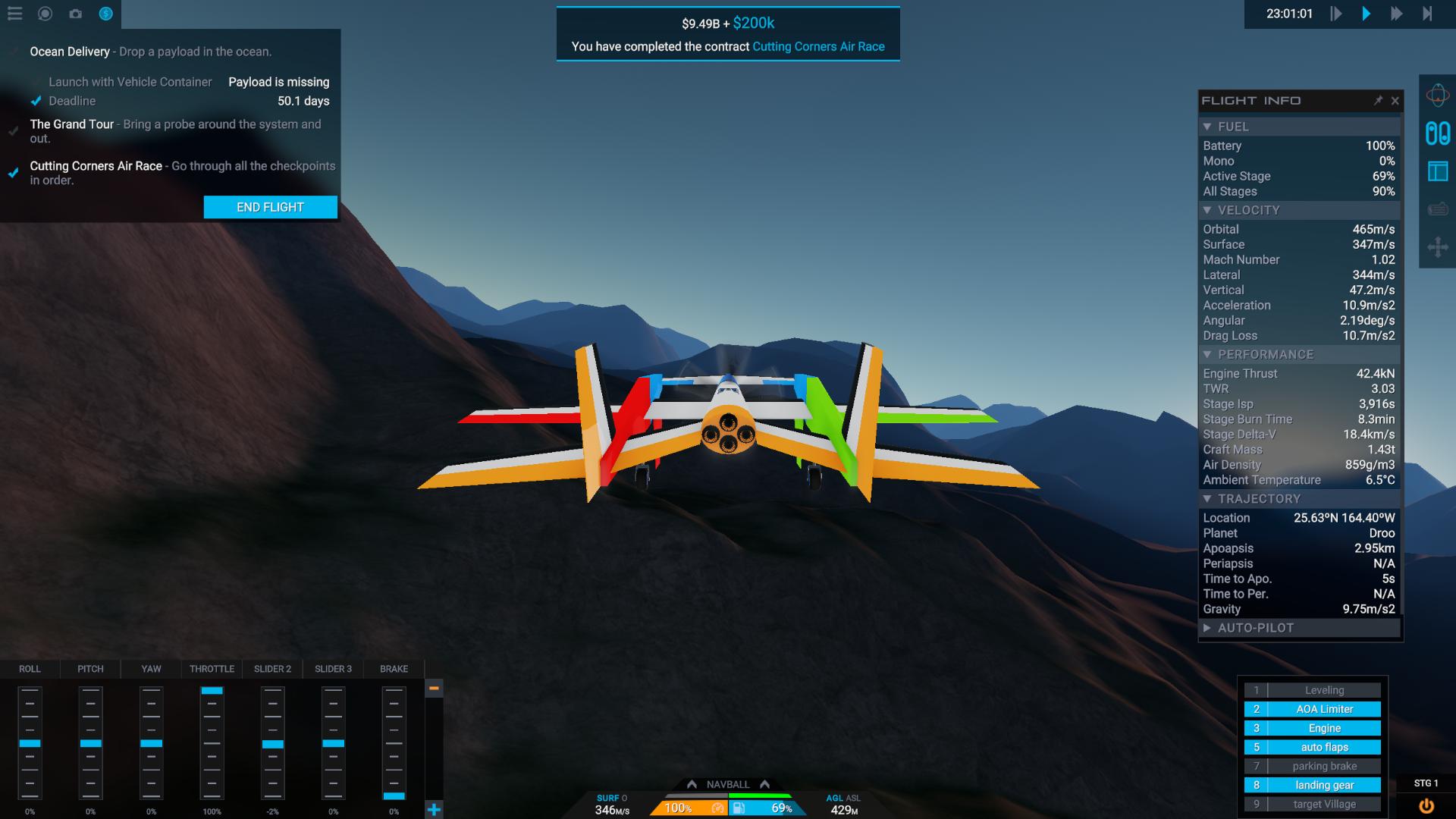Screen dimensions: 1456x819
Task: Open the pause menu via hamburger icon
Action: tap(15, 13)
